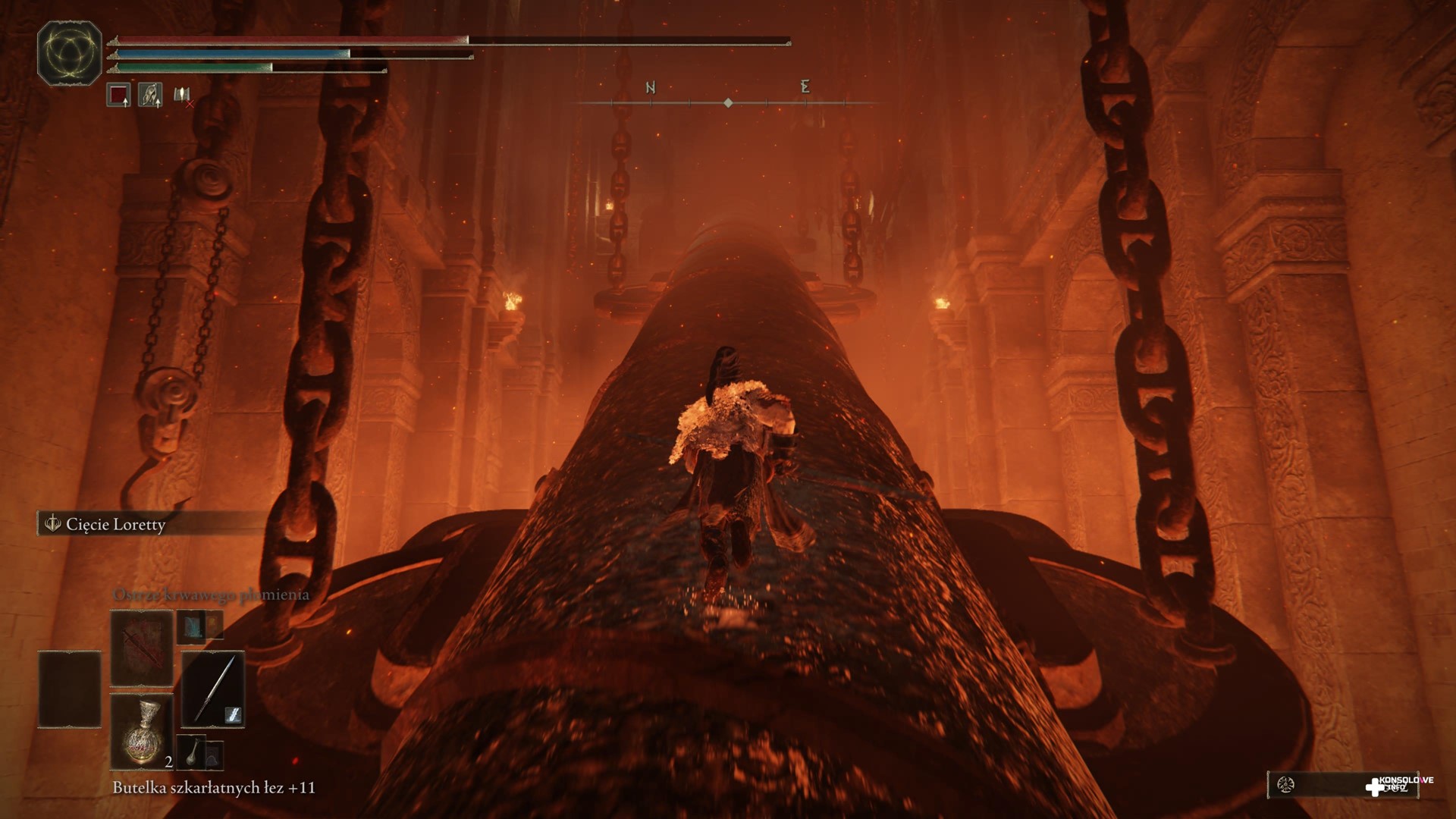The height and width of the screenshot is (819, 1456).
Task: Click the empty left-hand armament slot
Action: 70,689
